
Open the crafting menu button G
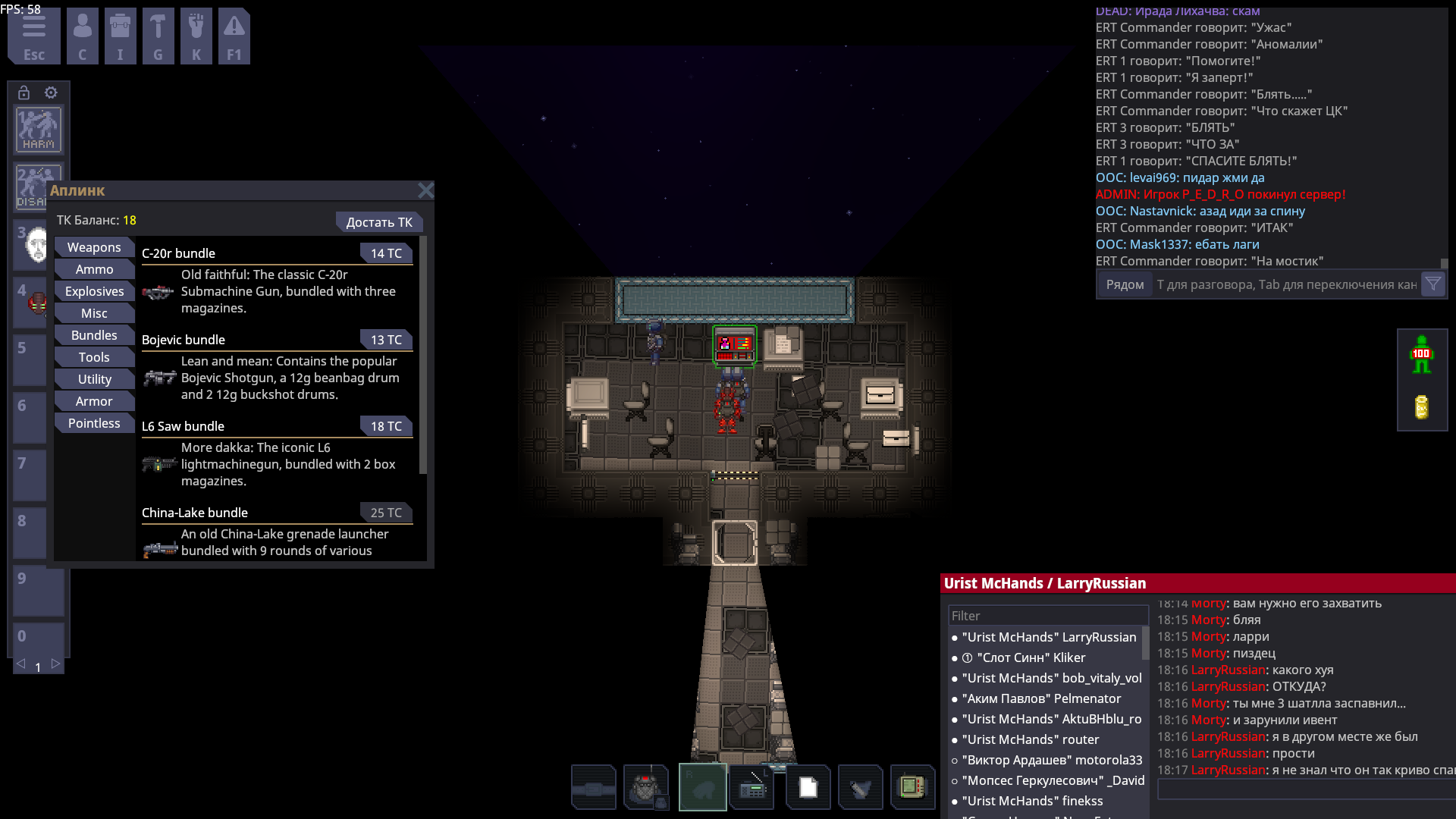tap(158, 36)
